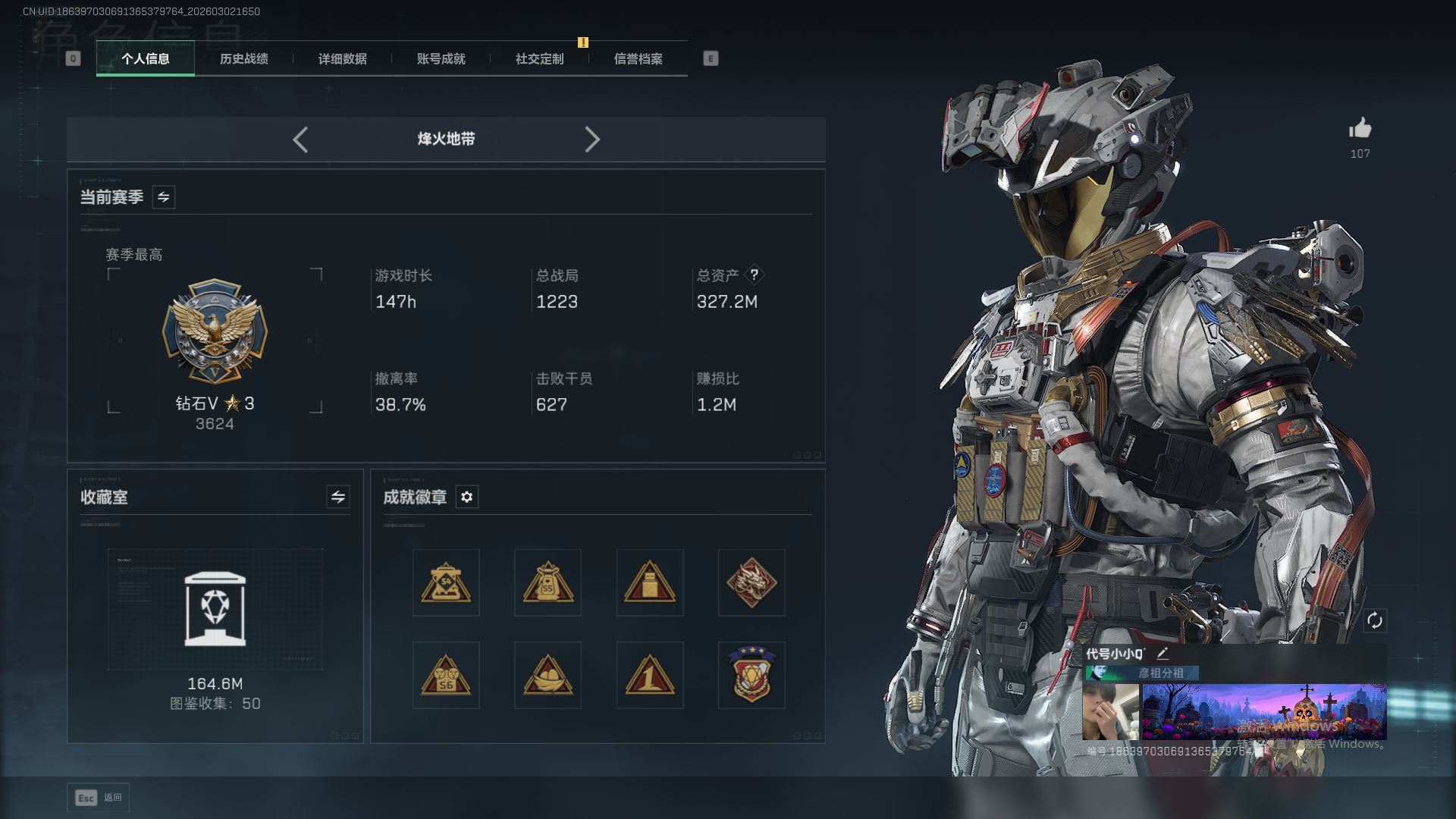Give a thumbs-up like to this profile
The image size is (1456, 819).
(x=1360, y=129)
